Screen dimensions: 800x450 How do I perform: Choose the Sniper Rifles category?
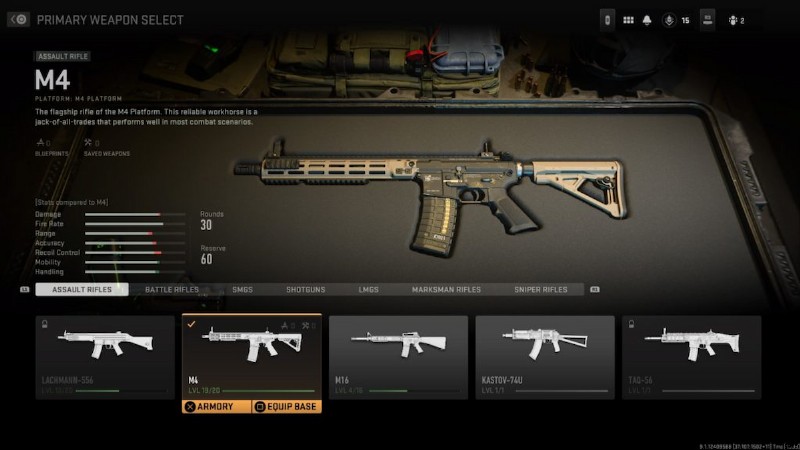pos(540,290)
